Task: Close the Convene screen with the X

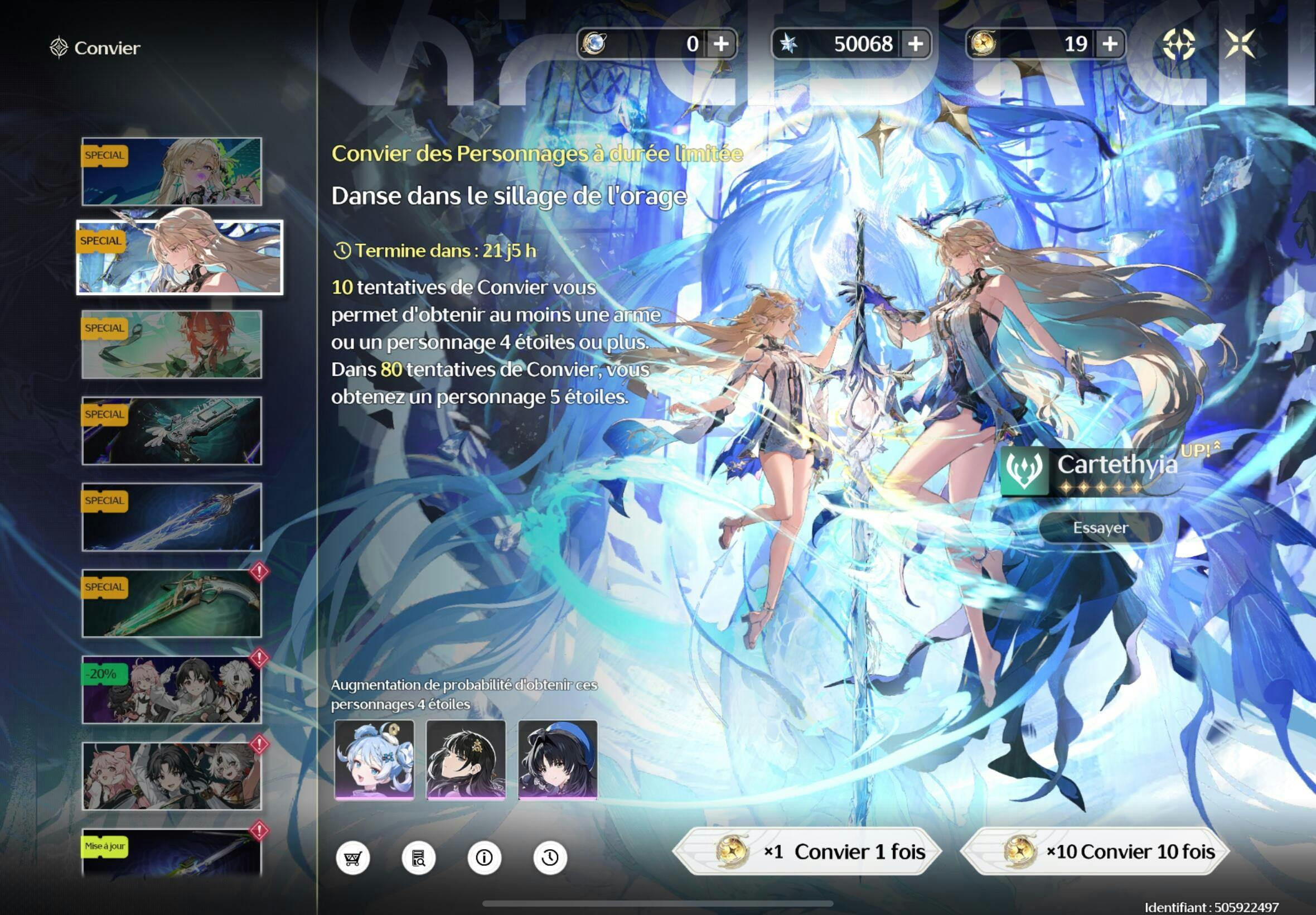Action: (1240, 44)
